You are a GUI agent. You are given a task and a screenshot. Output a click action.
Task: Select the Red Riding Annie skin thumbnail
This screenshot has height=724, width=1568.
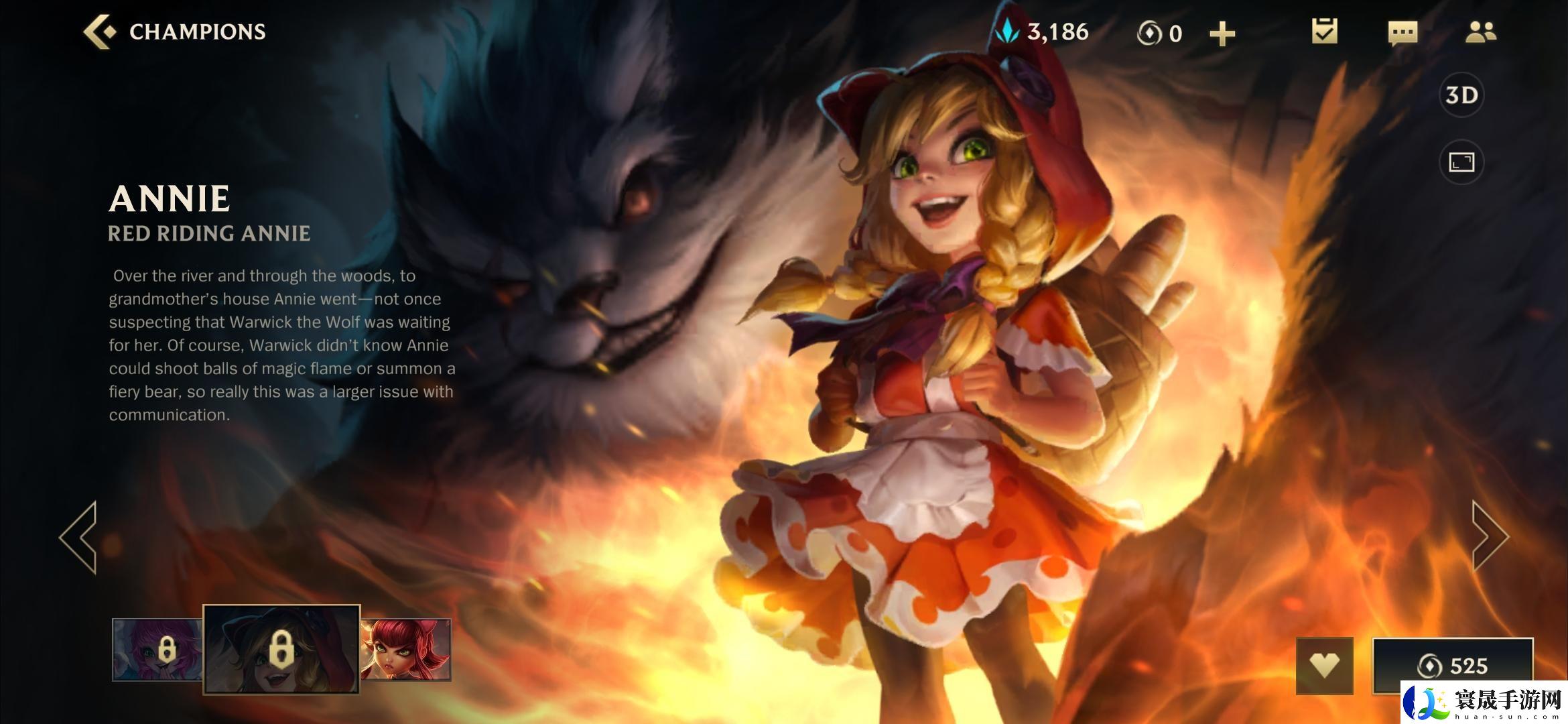pos(281,649)
